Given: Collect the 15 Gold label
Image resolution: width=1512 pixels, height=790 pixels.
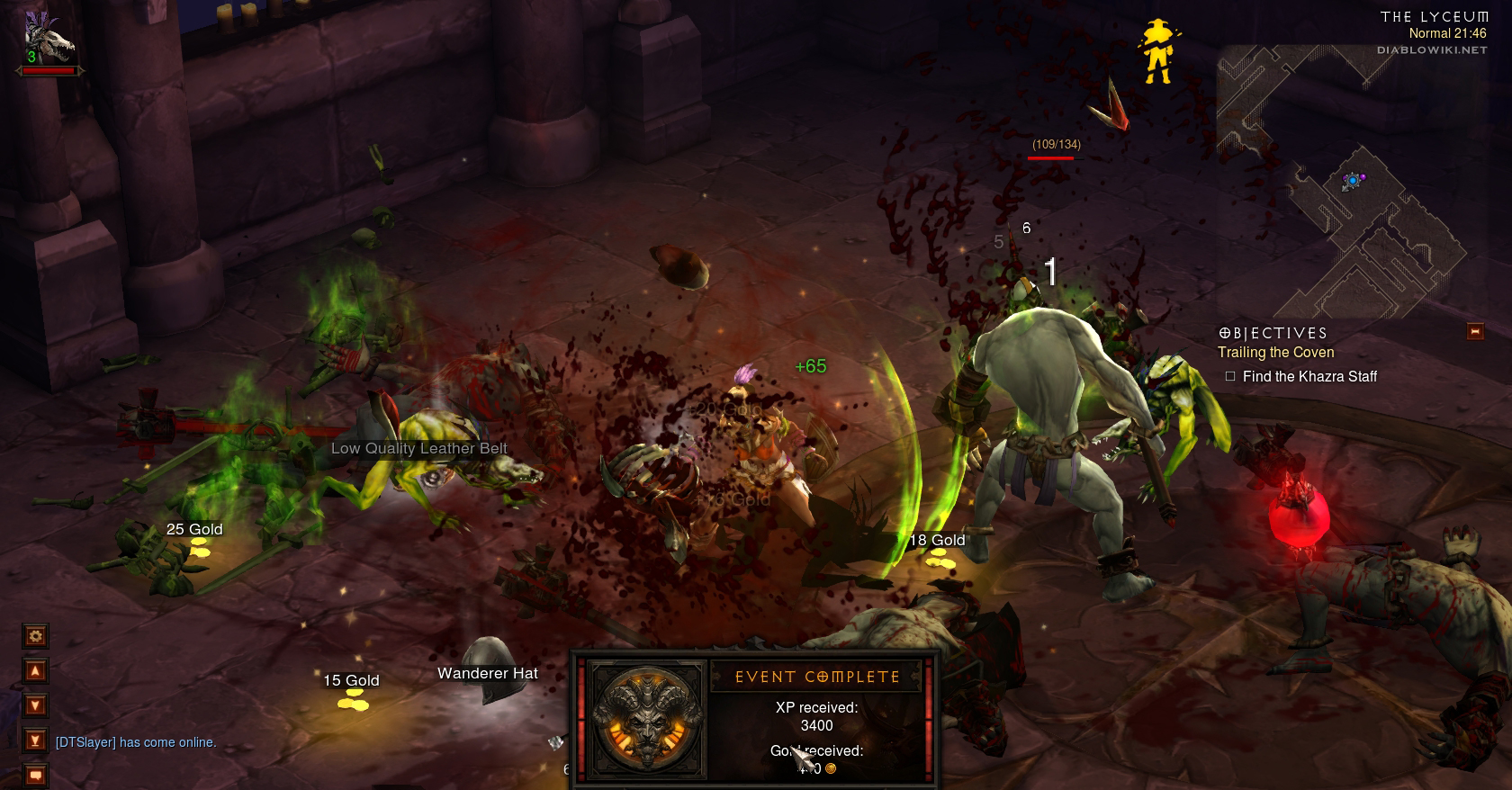Looking at the screenshot, I should [351, 680].
